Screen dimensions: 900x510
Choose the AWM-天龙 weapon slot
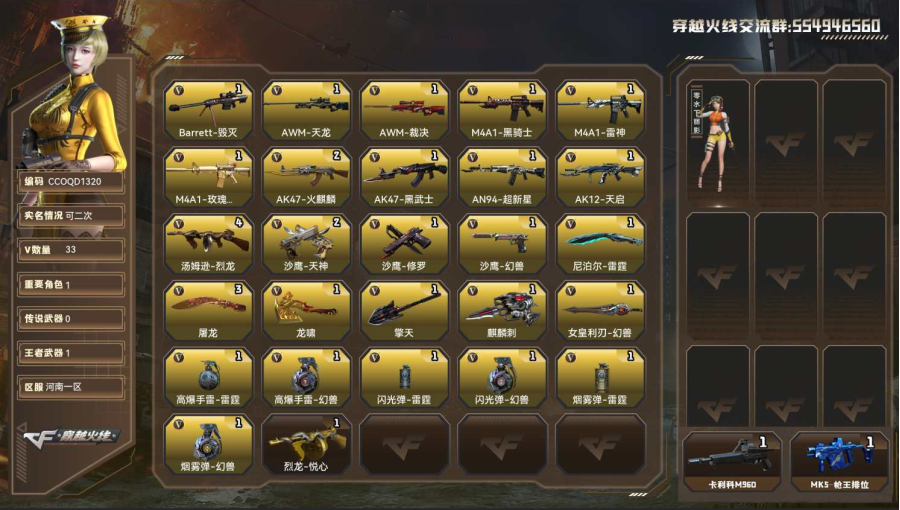(306, 110)
